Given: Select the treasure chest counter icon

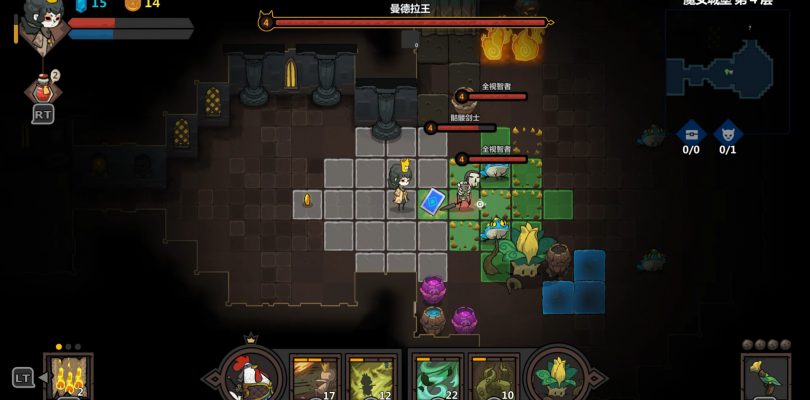Looking at the screenshot, I should pyautogui.click(x=690, y=132).
